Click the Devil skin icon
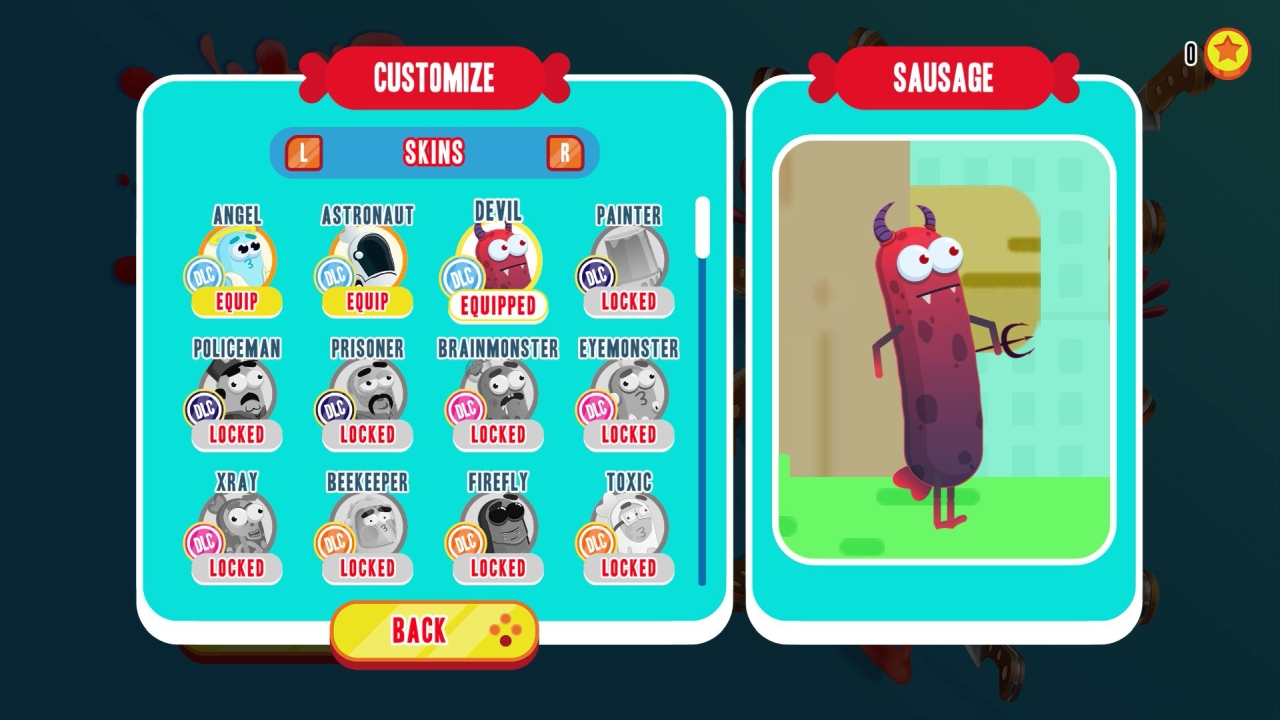Screen dimensions: 1280x720 pyautogui.click(x=497, y=255)
